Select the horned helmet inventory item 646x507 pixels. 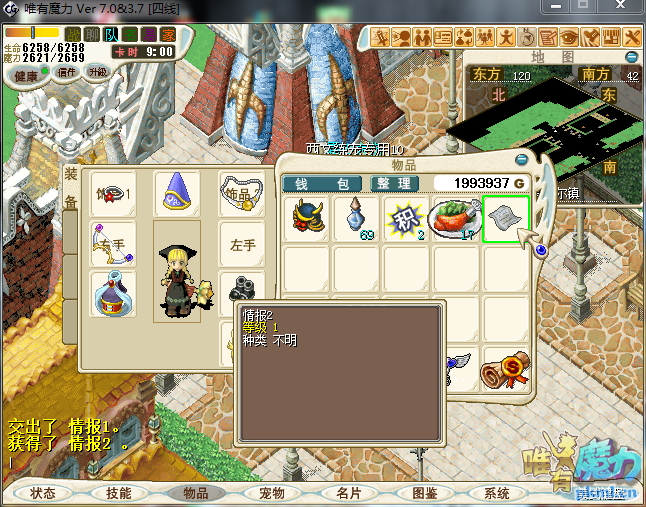pos(308,219)
